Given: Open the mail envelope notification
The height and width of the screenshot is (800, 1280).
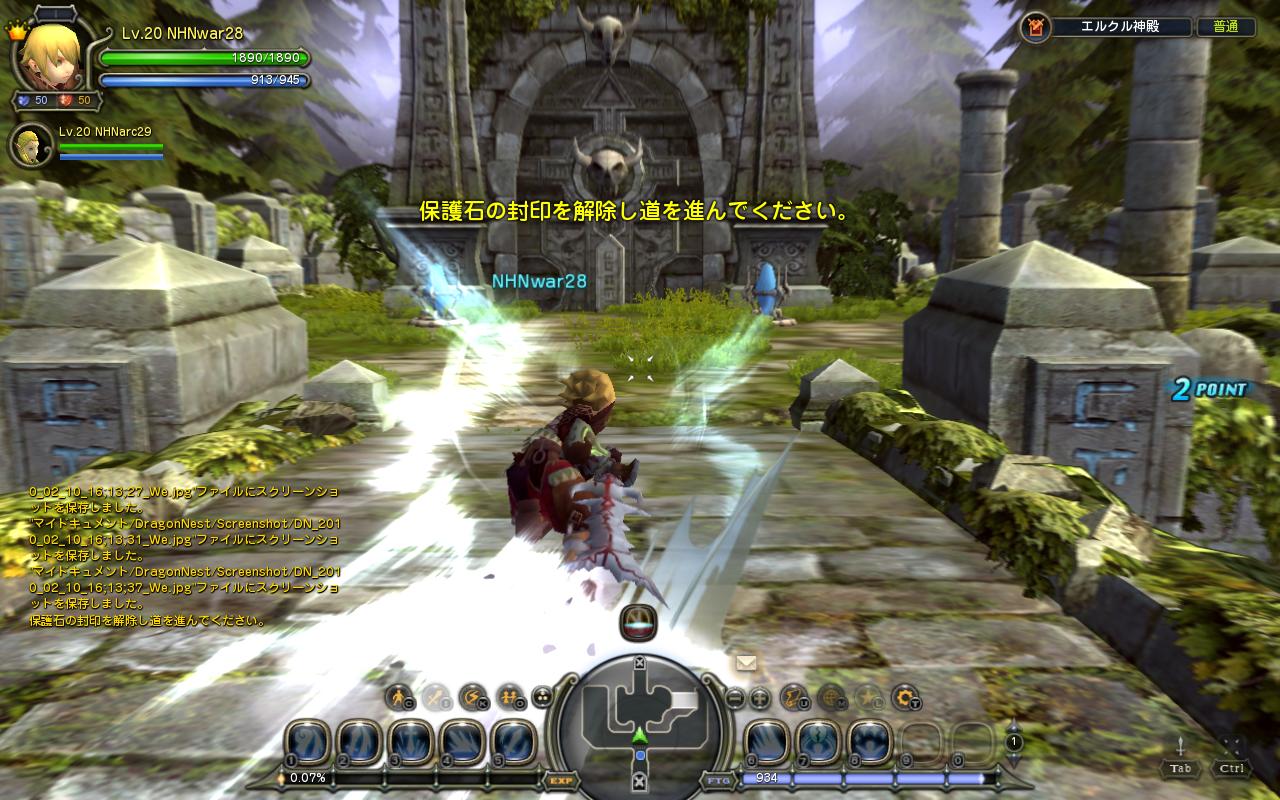Looking at the screenshot, I should [x=745, y=662].
